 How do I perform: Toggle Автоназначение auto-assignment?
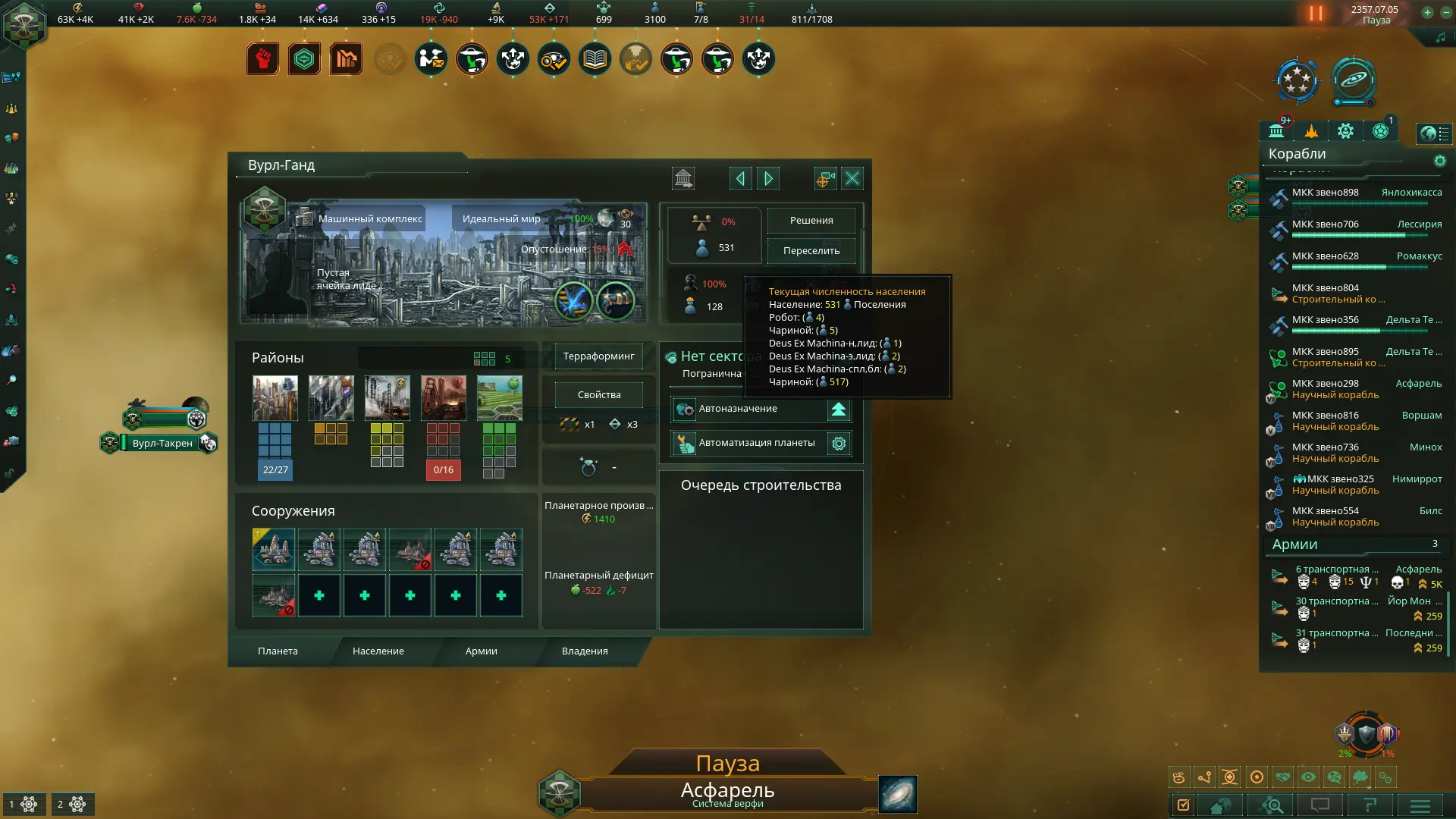tap(838, 409)
